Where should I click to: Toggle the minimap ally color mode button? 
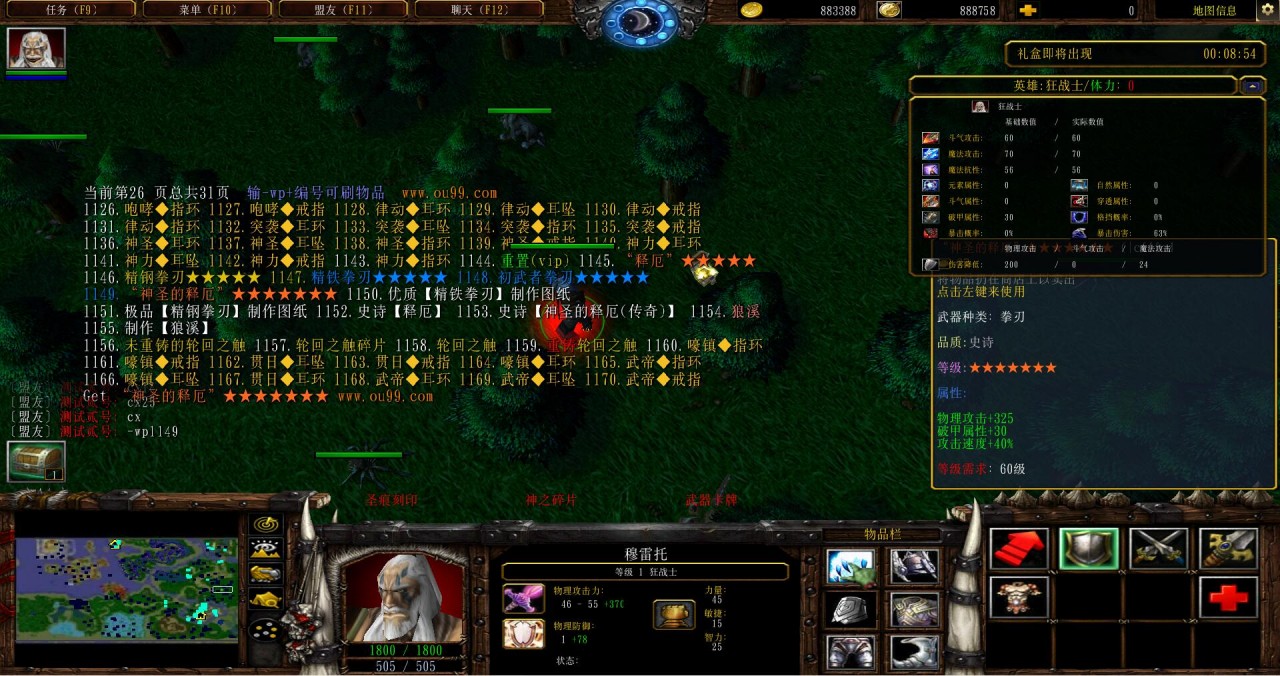(265, 574)
